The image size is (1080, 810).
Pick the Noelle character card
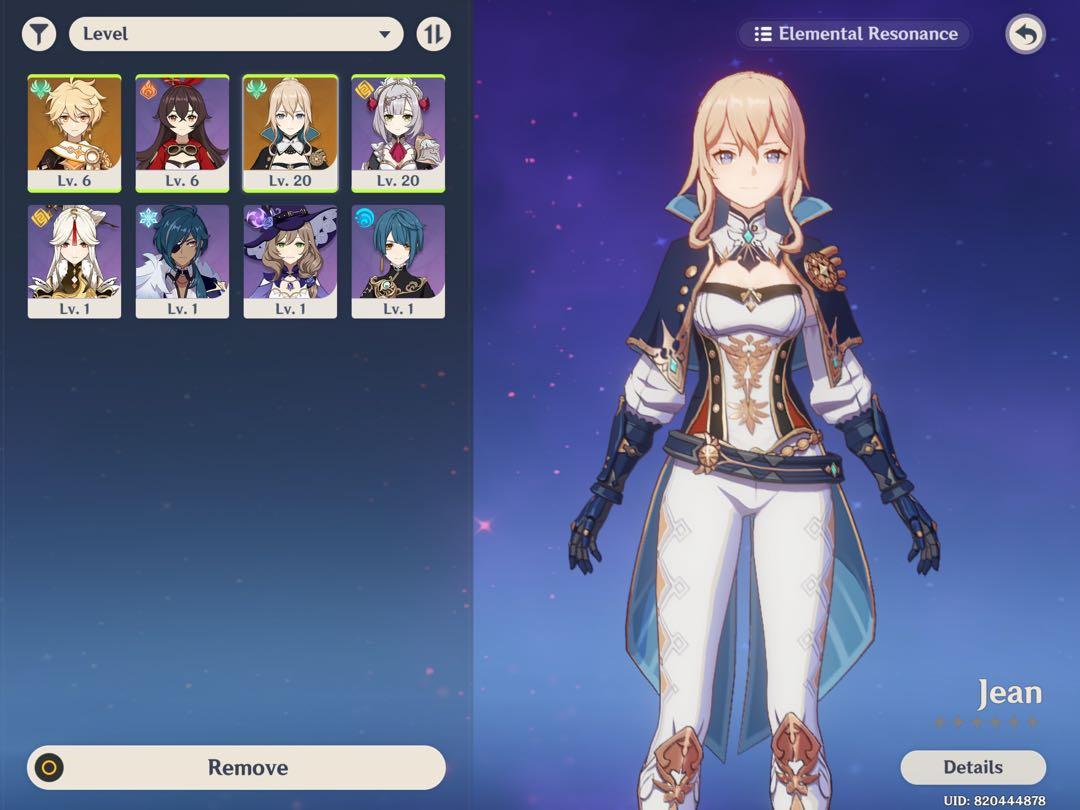coord(398,132)
